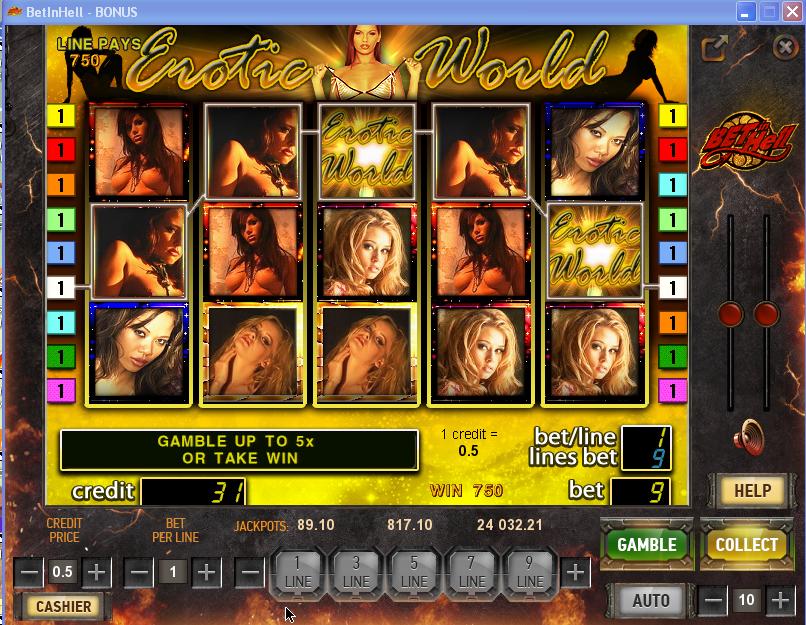Viewport: 806px width, 625px height.
Task: Select the 1 Line button
Action: (x=298, y=573)
